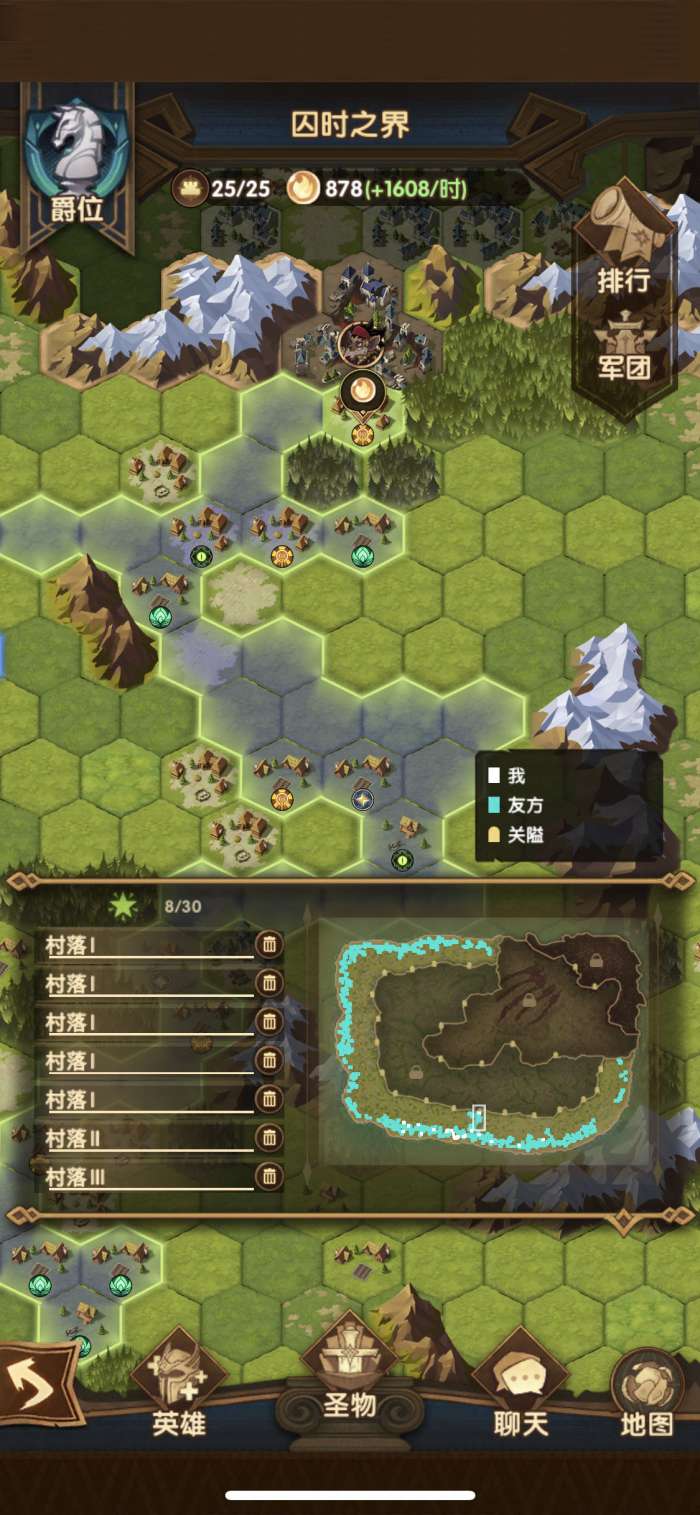Delete 村落 III using its trash icon
Screen dimensions: 700x1515
click(268, 1176)
